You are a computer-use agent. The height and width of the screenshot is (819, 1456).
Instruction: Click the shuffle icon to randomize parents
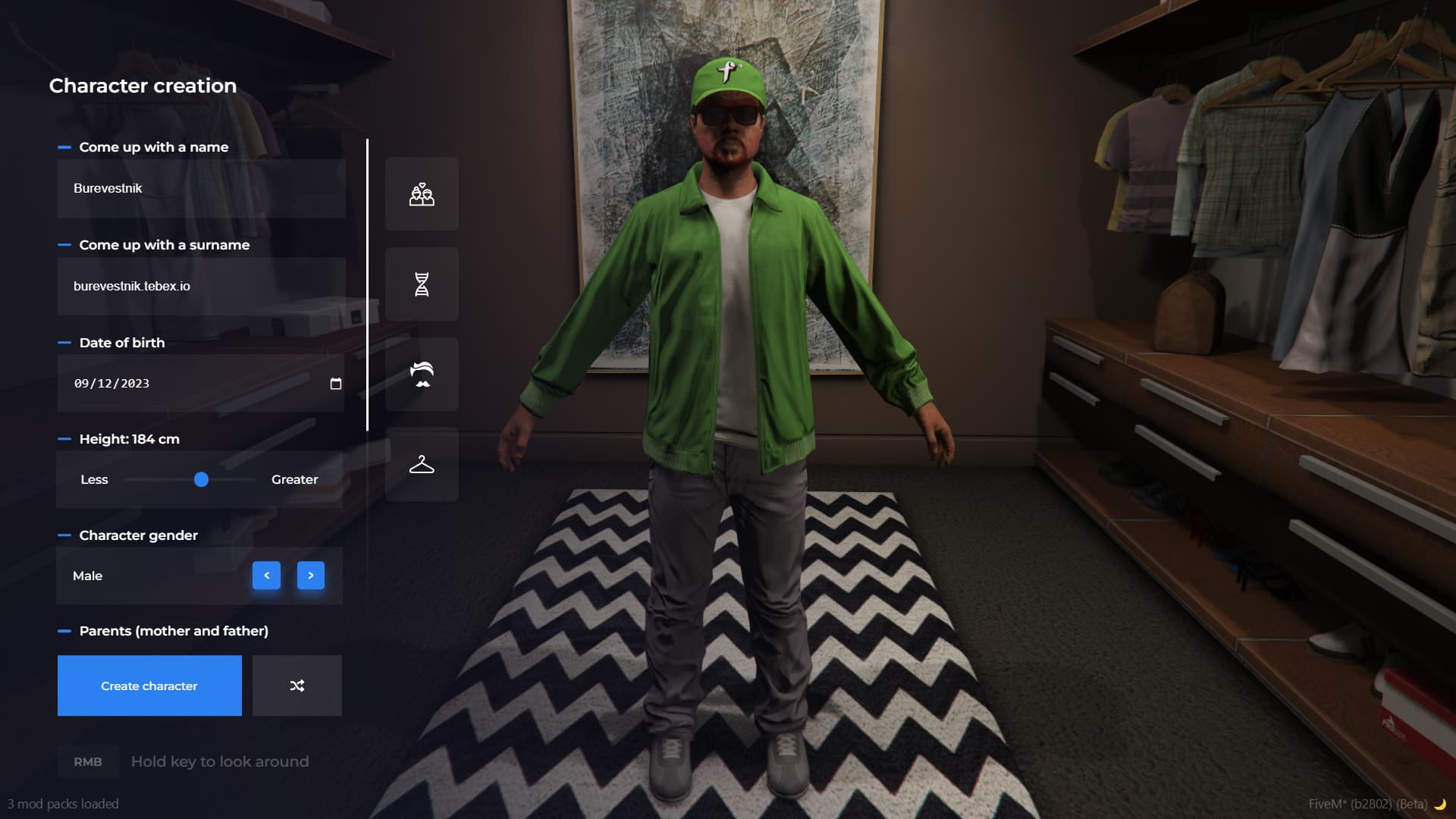coord(297,685)
